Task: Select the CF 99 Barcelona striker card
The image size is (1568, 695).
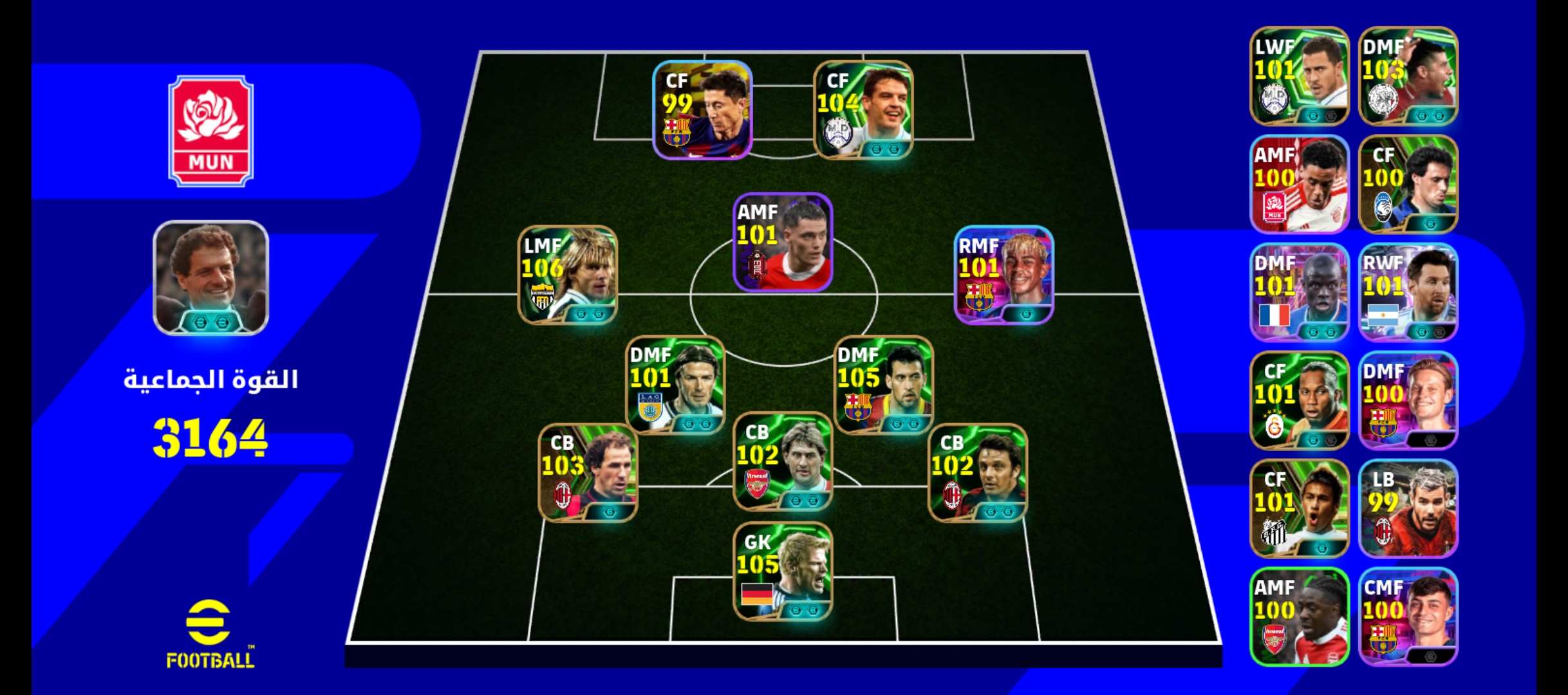Action: click(702, 109)
